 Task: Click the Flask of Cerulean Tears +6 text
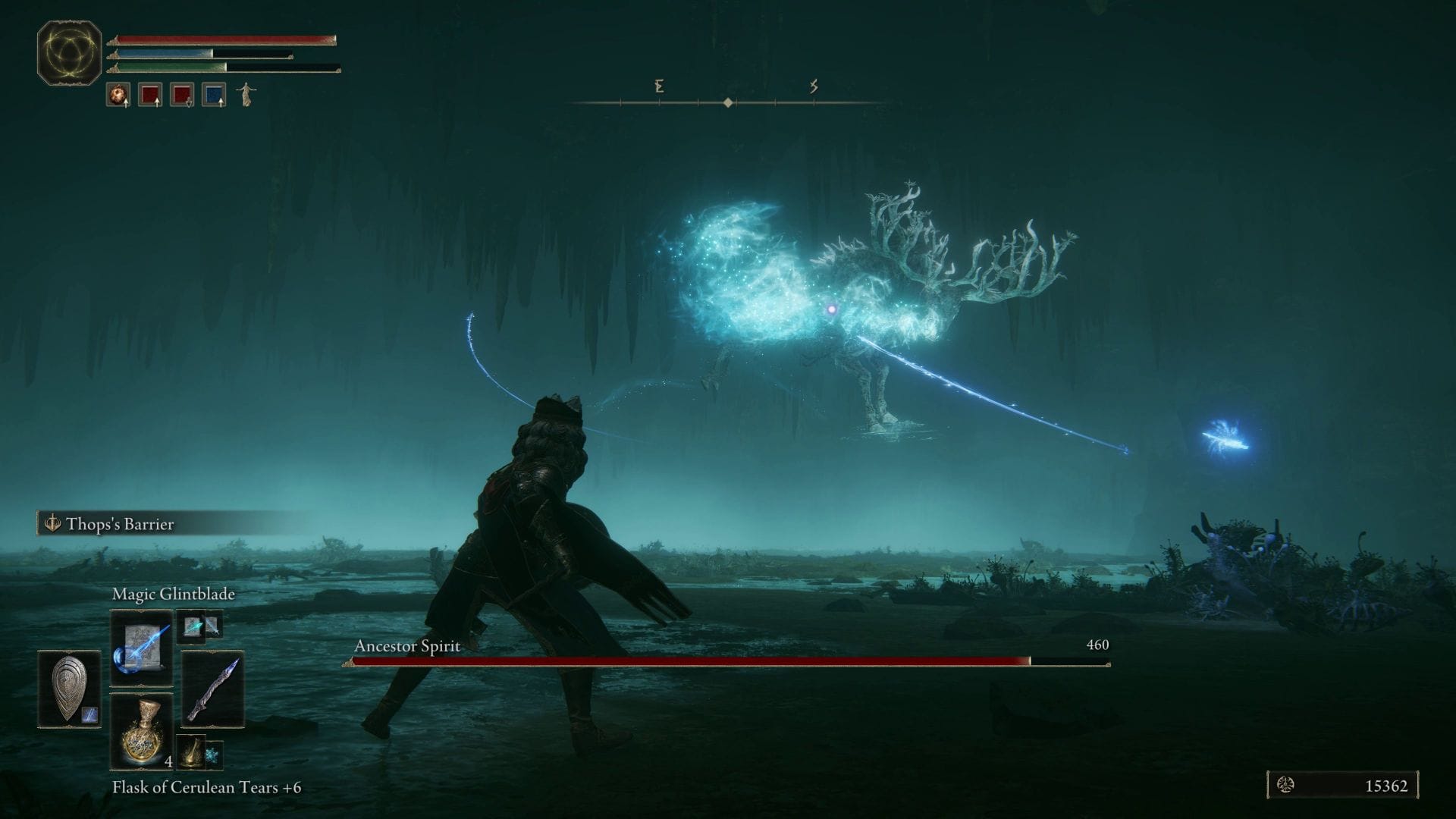pyautogui.click(x=206, y=789)
